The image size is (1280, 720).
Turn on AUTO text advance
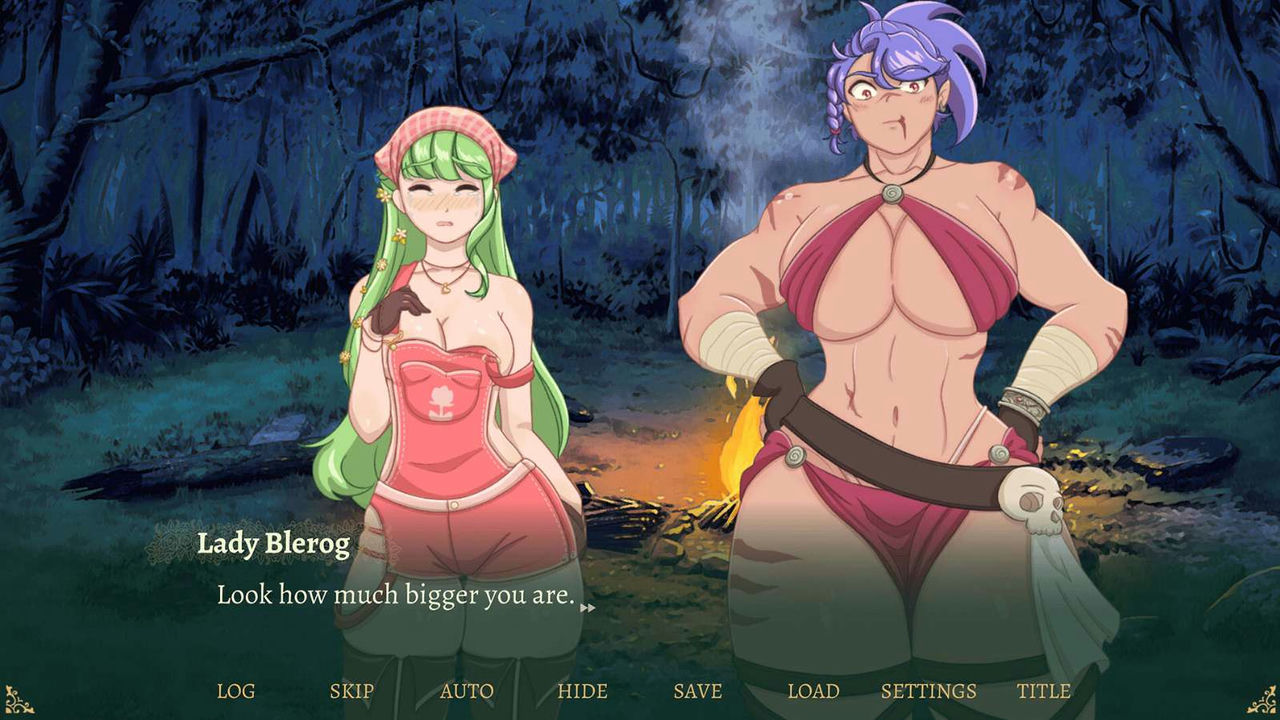pos(466,690)
